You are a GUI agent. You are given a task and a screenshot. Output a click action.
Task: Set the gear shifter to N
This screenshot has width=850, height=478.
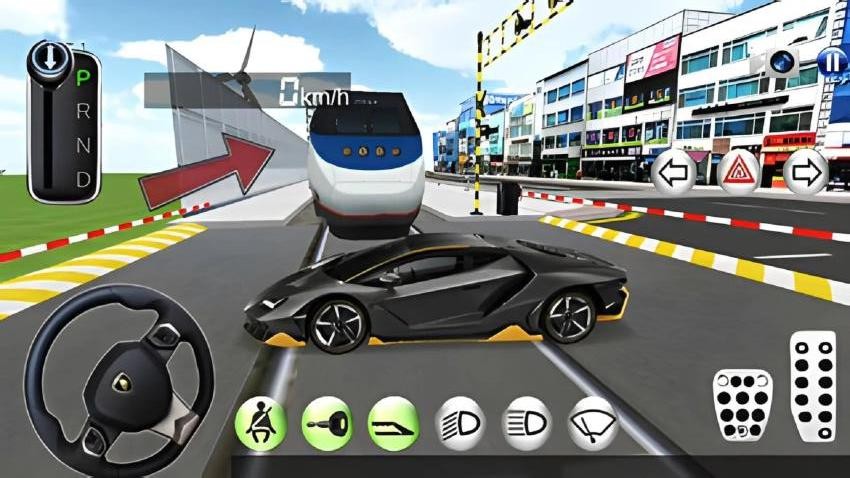84,145
